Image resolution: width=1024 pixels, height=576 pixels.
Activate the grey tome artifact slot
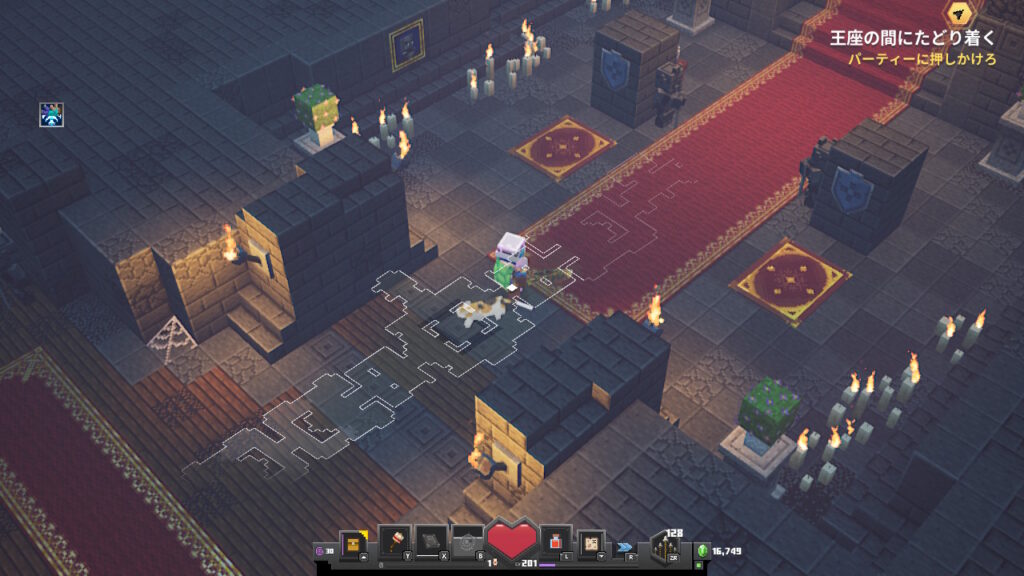coord(431,543)
